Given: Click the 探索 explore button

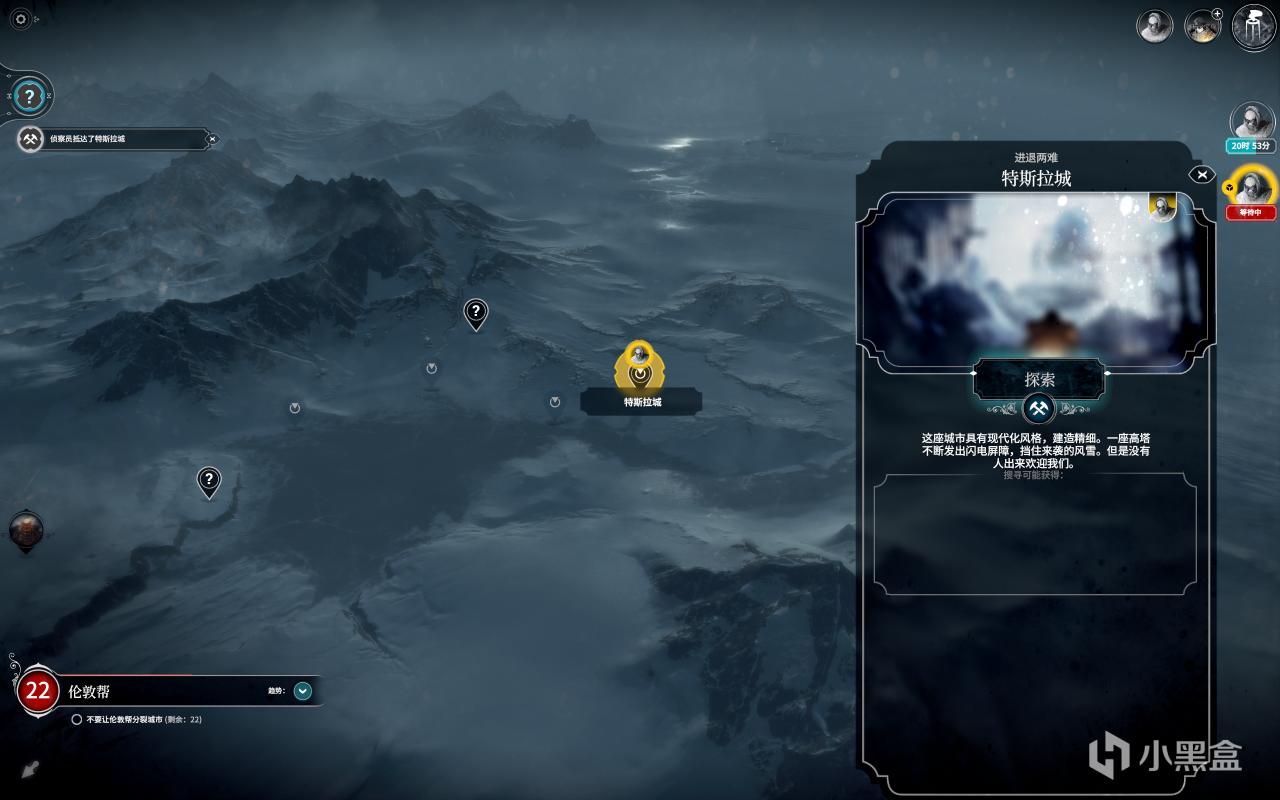Looking at the screenshot, I should pyautogui.click(x=1040, y=380).
